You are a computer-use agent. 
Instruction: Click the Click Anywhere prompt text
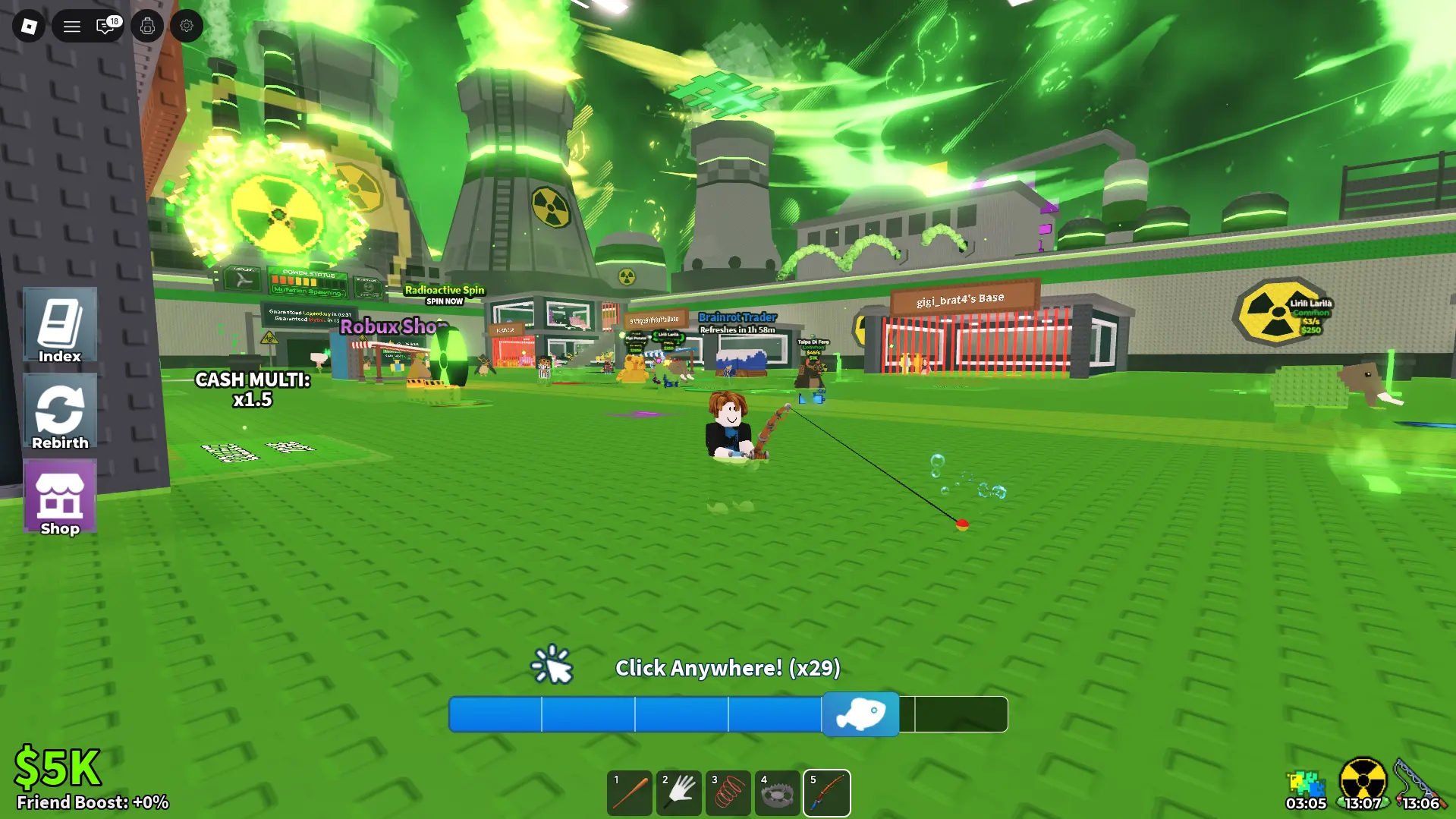(728, 668)
